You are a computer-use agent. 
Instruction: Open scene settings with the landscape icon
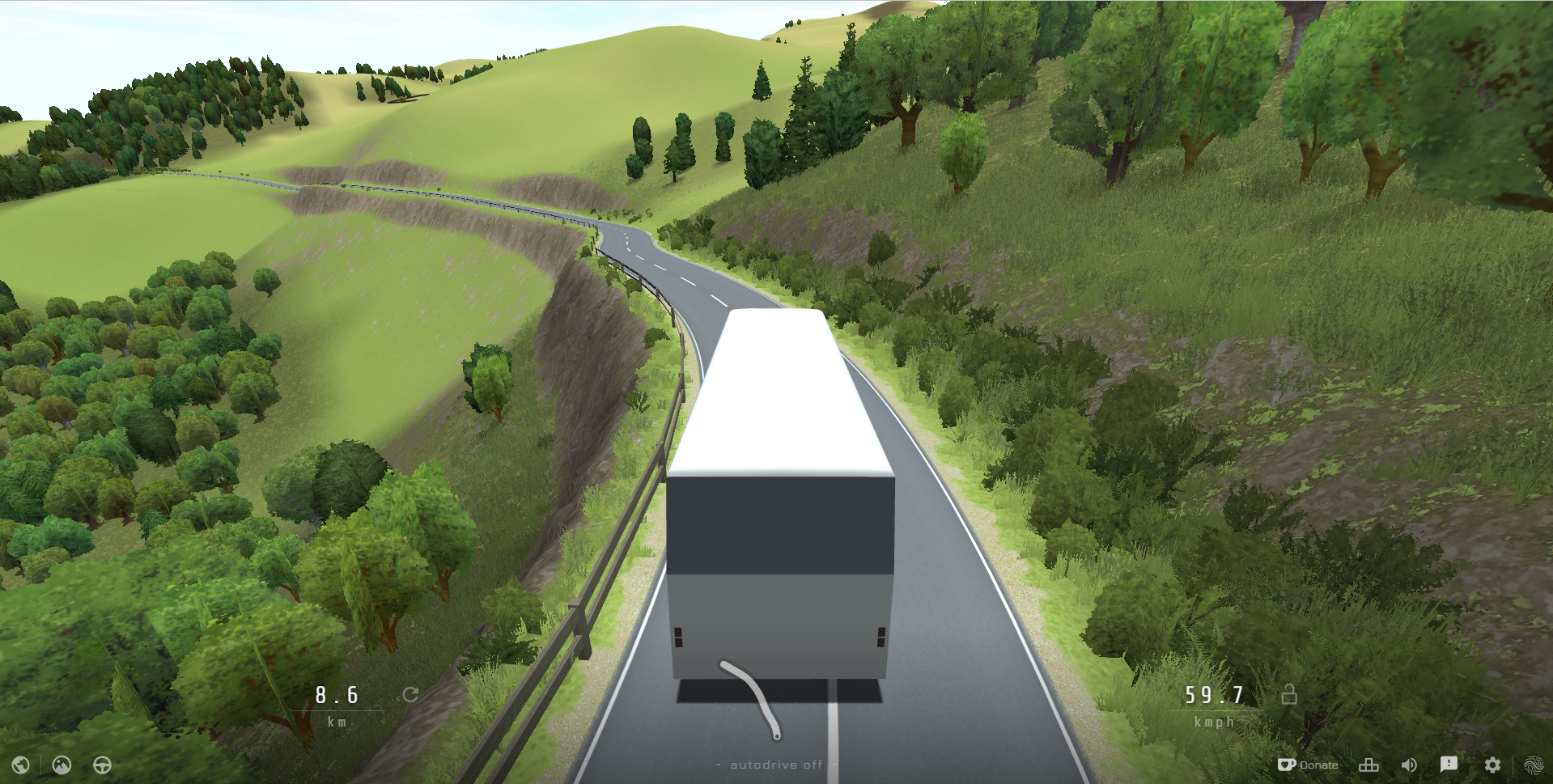tap(62, 765)
